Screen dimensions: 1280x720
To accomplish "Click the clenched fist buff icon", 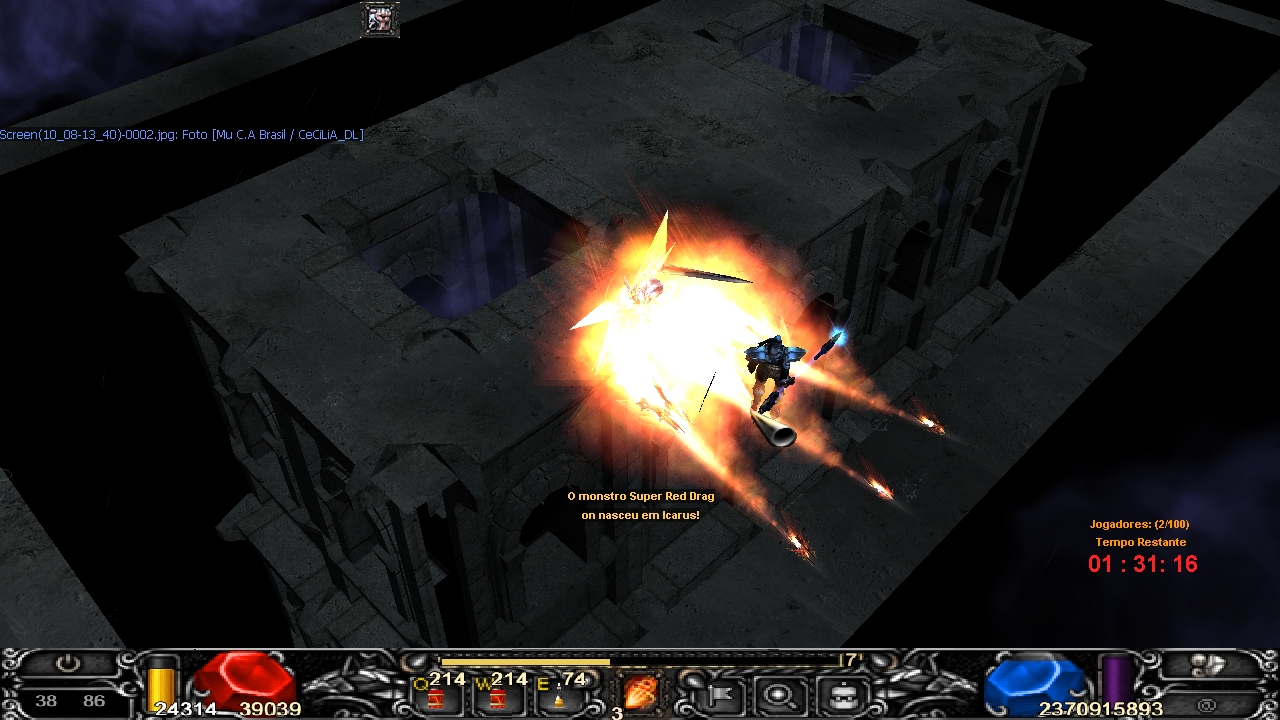I will point(380,19).
